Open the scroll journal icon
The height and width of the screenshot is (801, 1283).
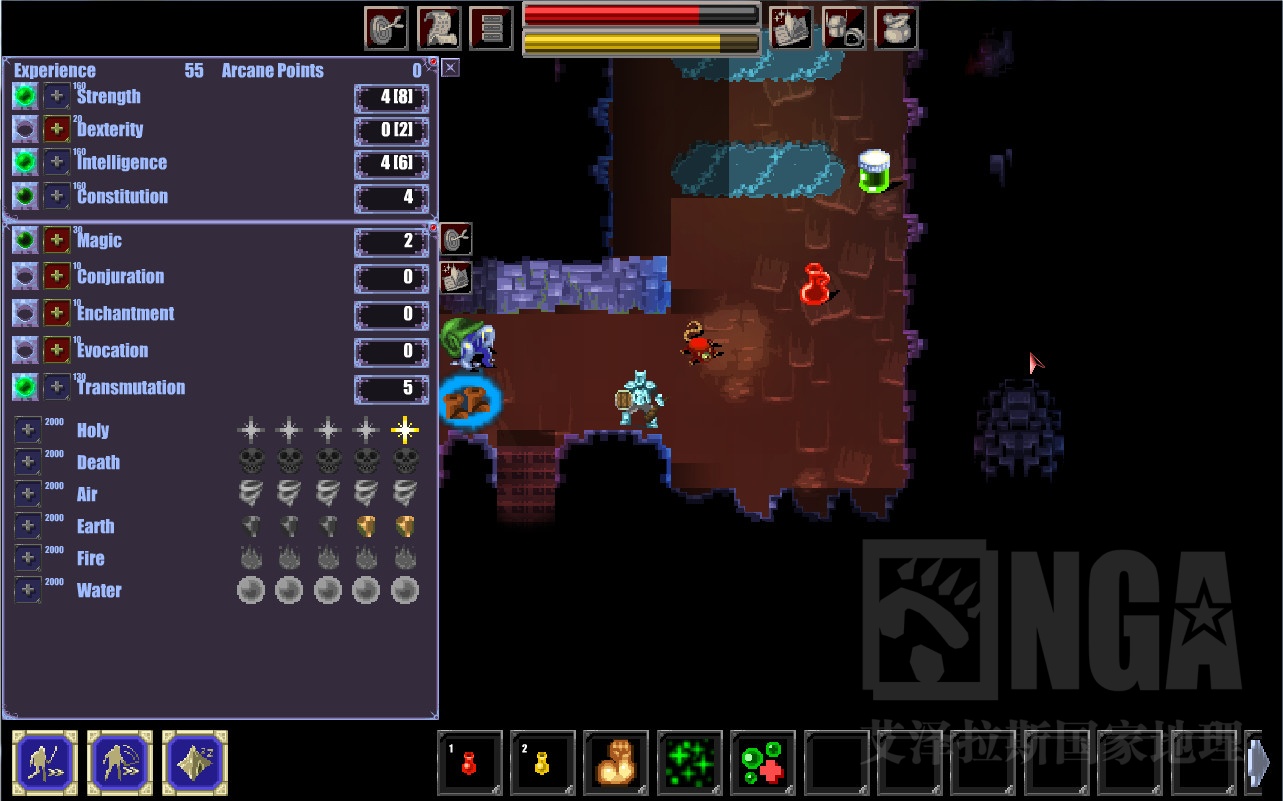(x=438, y=28)
